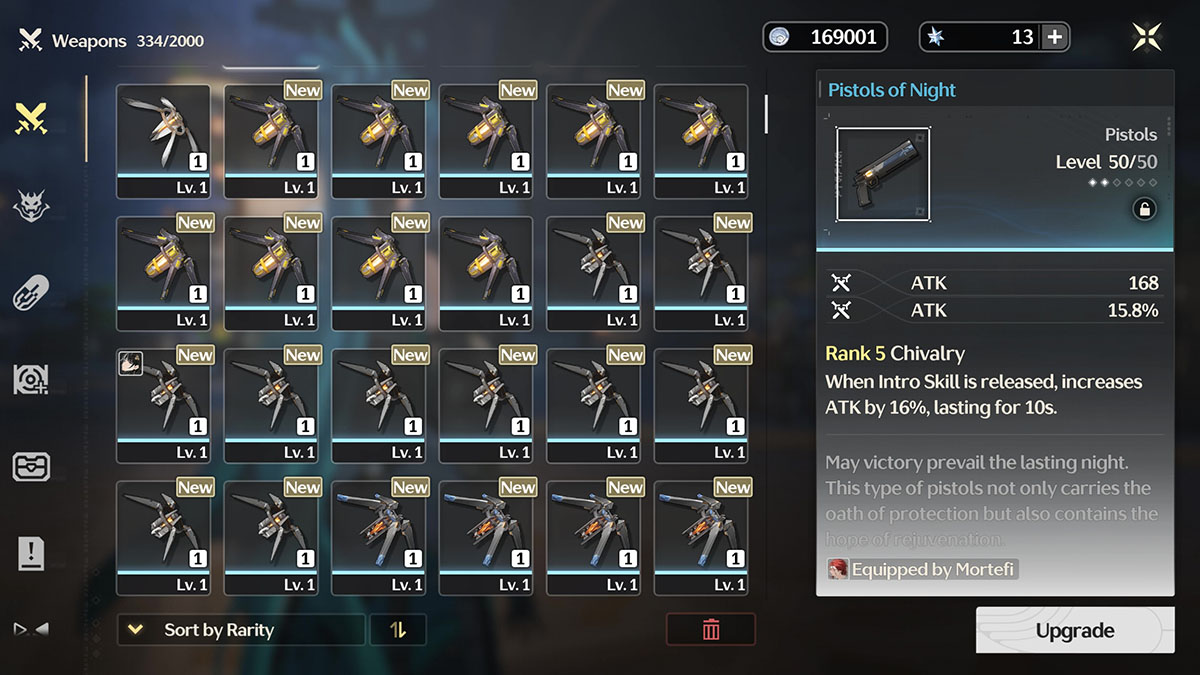1200x675 pixels.
Task: Open the treasure chest category tab
Action: click(x=32, y=466)
